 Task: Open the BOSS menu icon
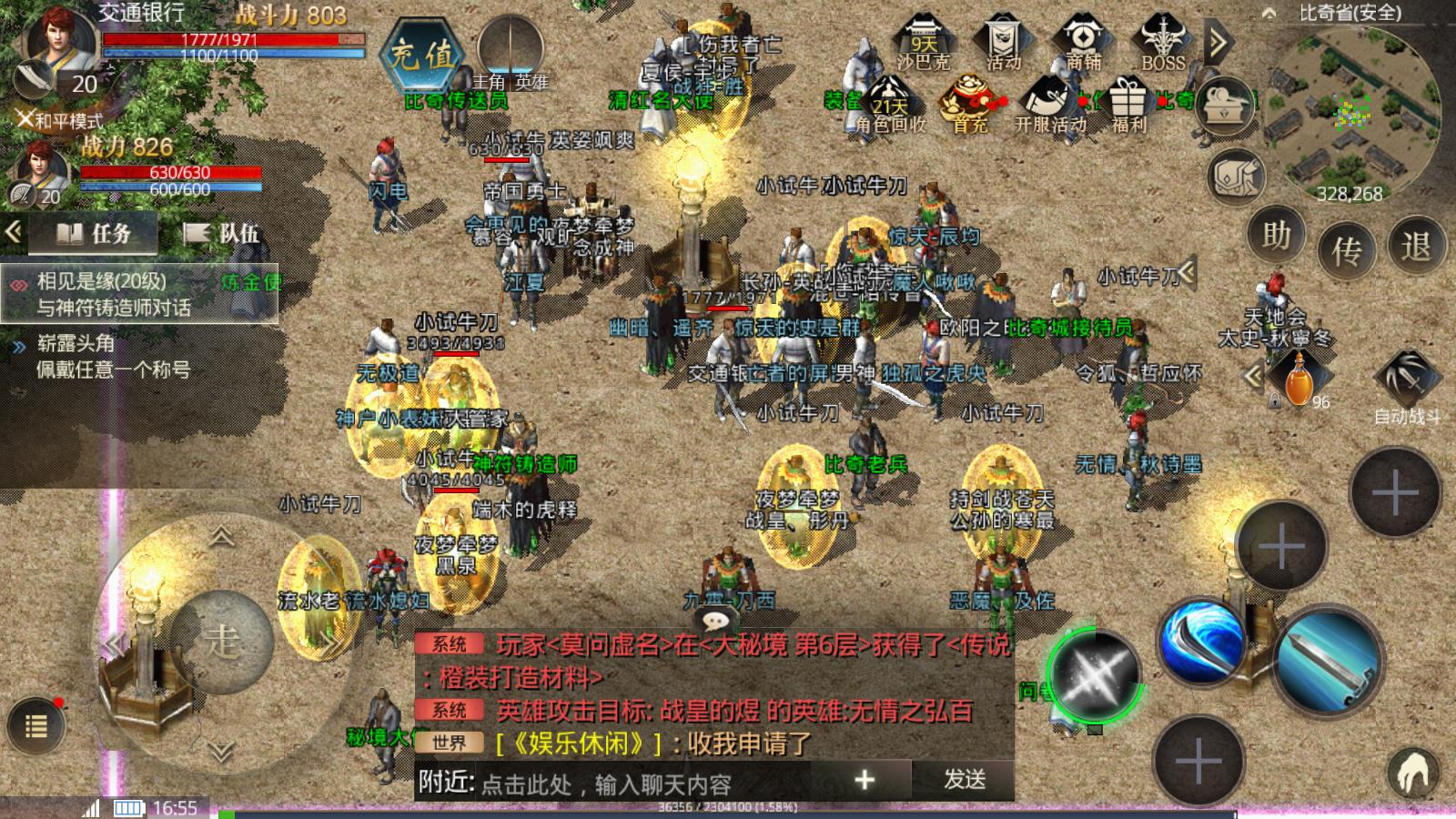click(1163, 43)
